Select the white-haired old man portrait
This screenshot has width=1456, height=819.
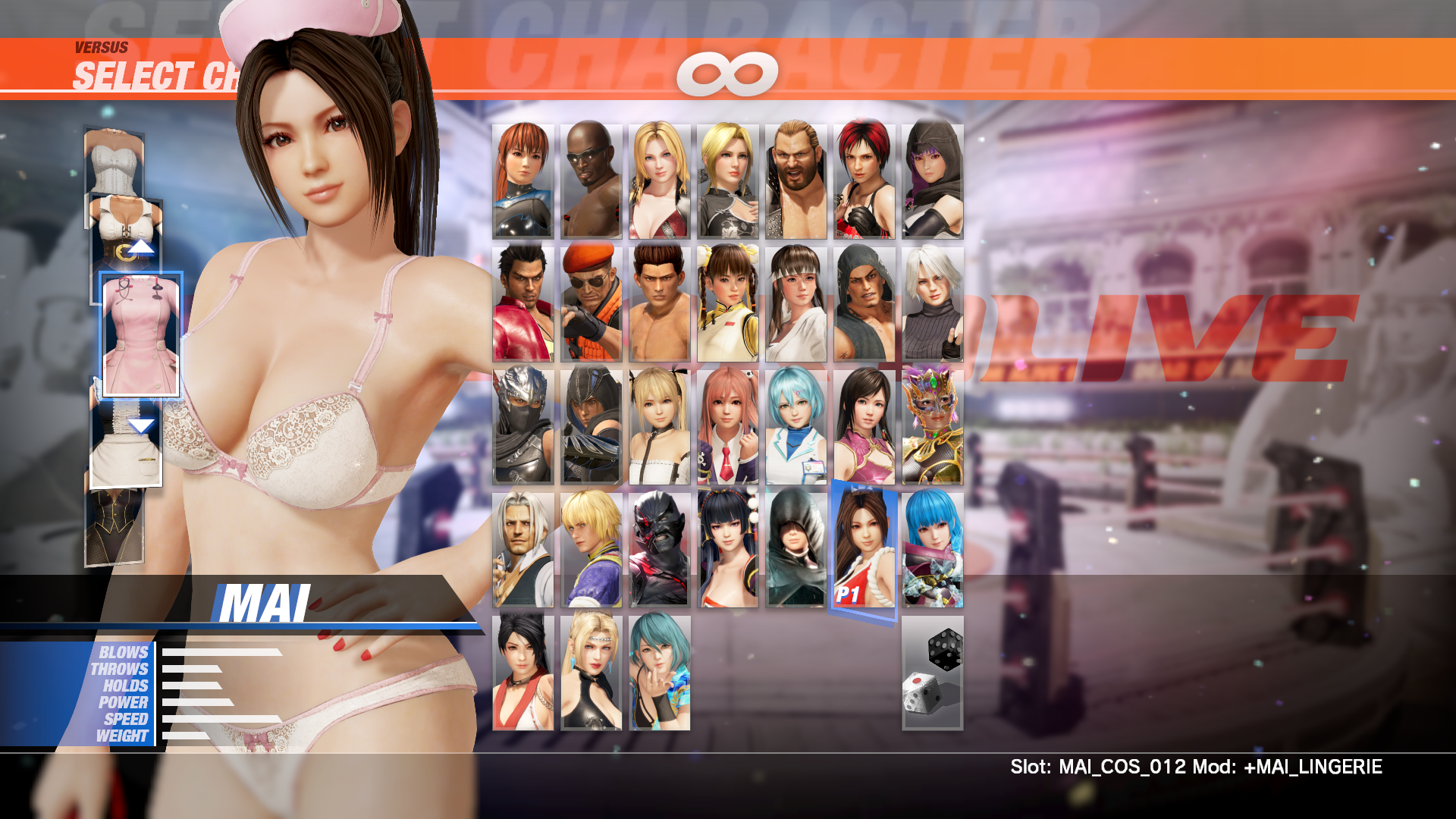(x=522, y=549)
